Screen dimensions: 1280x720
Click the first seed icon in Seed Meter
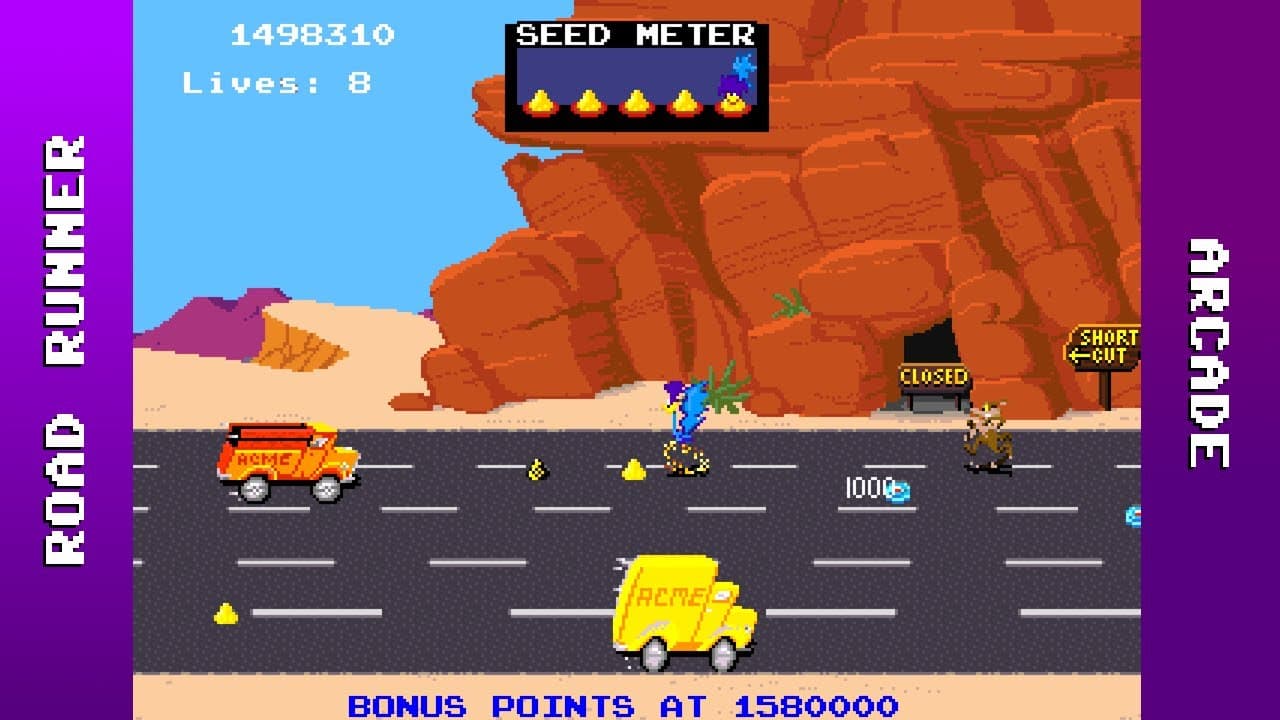coord(540,100)
